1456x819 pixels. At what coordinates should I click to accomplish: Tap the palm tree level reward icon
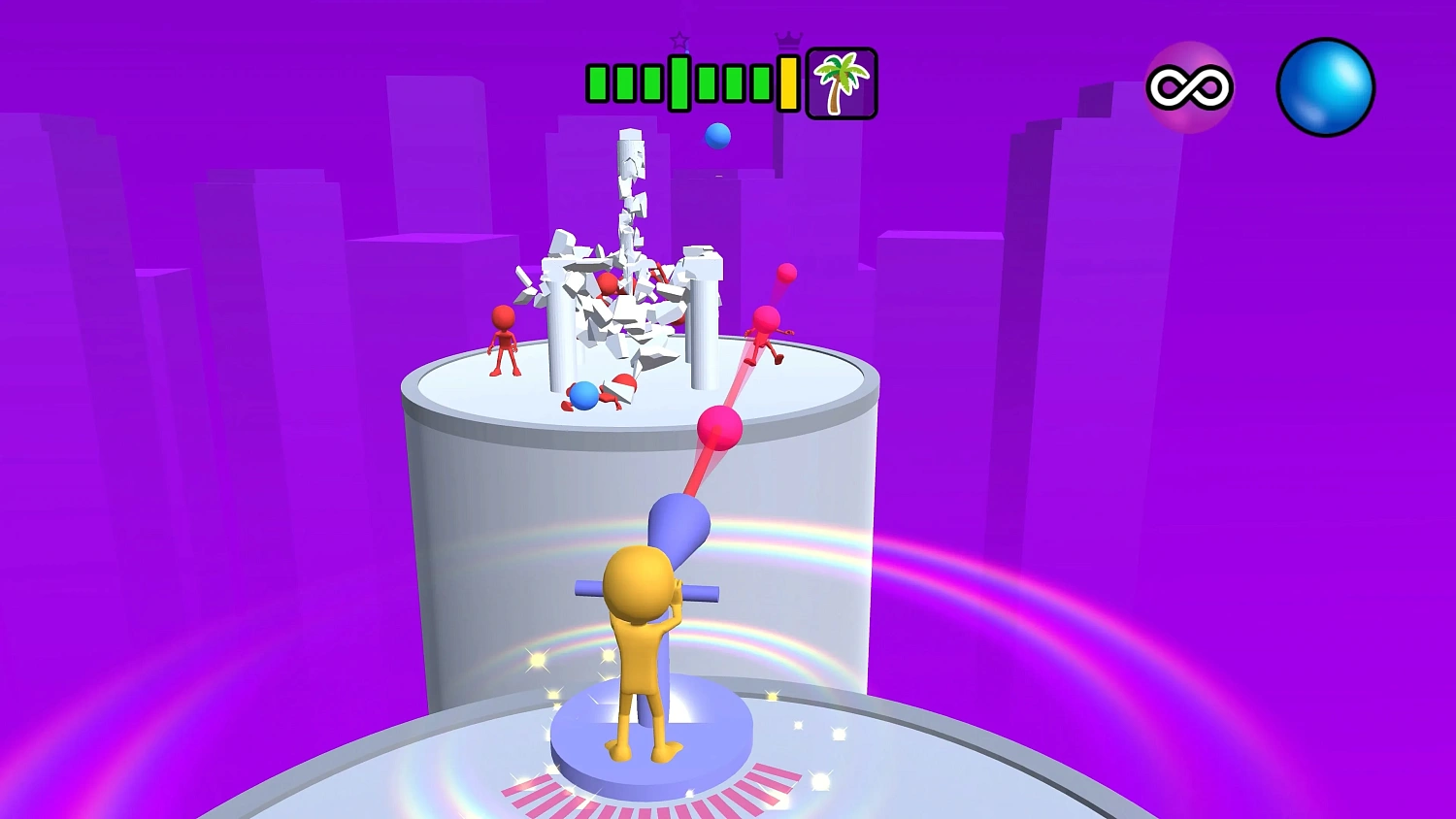point(841,82)
